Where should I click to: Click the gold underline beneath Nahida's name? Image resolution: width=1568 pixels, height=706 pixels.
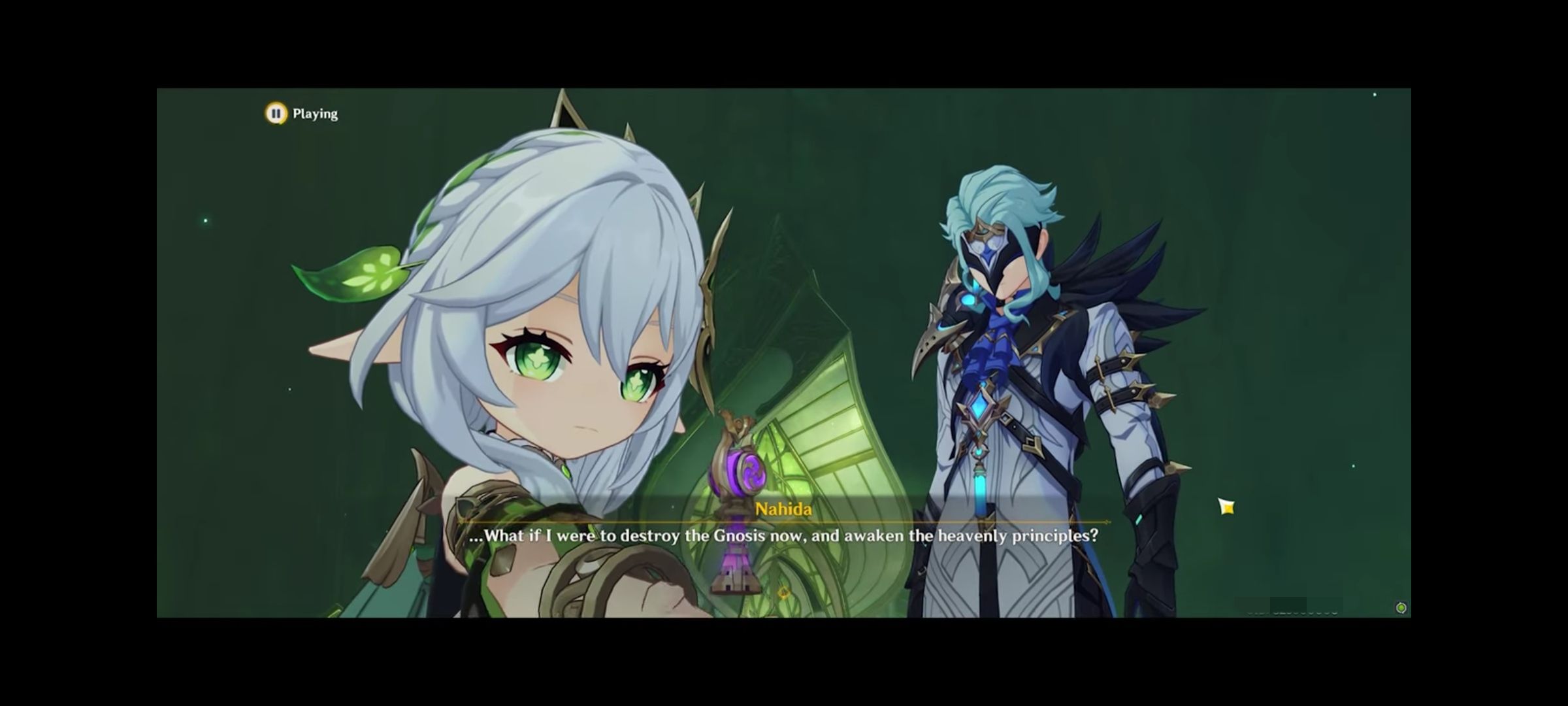tap(784, 523)
